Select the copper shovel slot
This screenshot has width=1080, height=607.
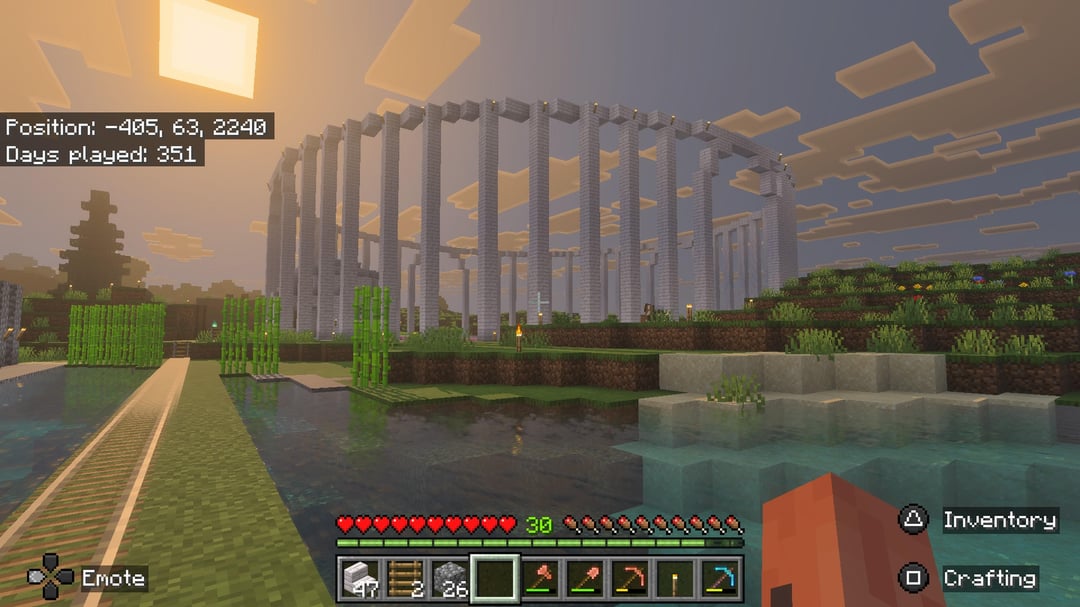coord(585,577)
